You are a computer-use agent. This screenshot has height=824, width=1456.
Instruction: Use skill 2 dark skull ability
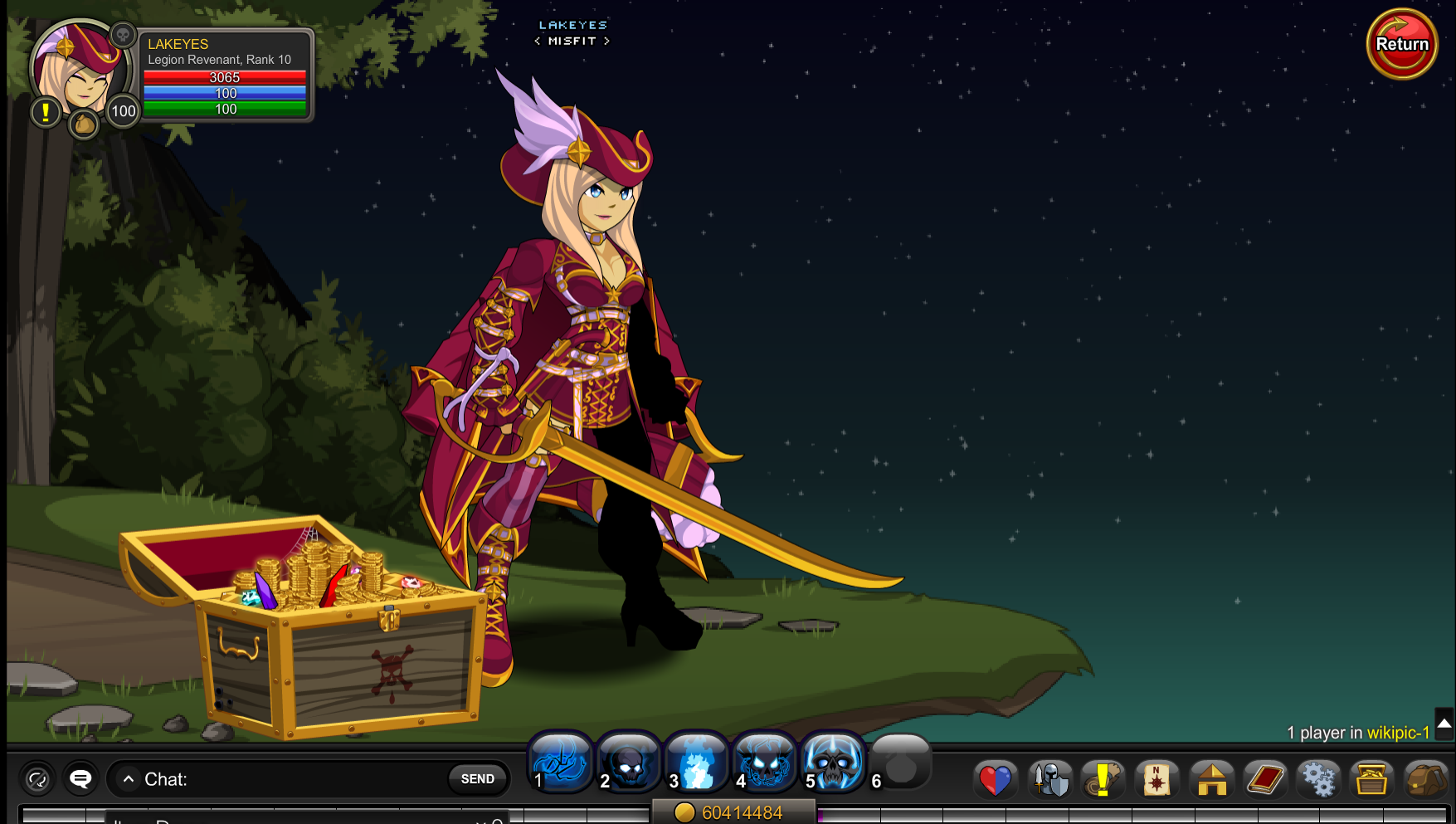click(628, 762)
